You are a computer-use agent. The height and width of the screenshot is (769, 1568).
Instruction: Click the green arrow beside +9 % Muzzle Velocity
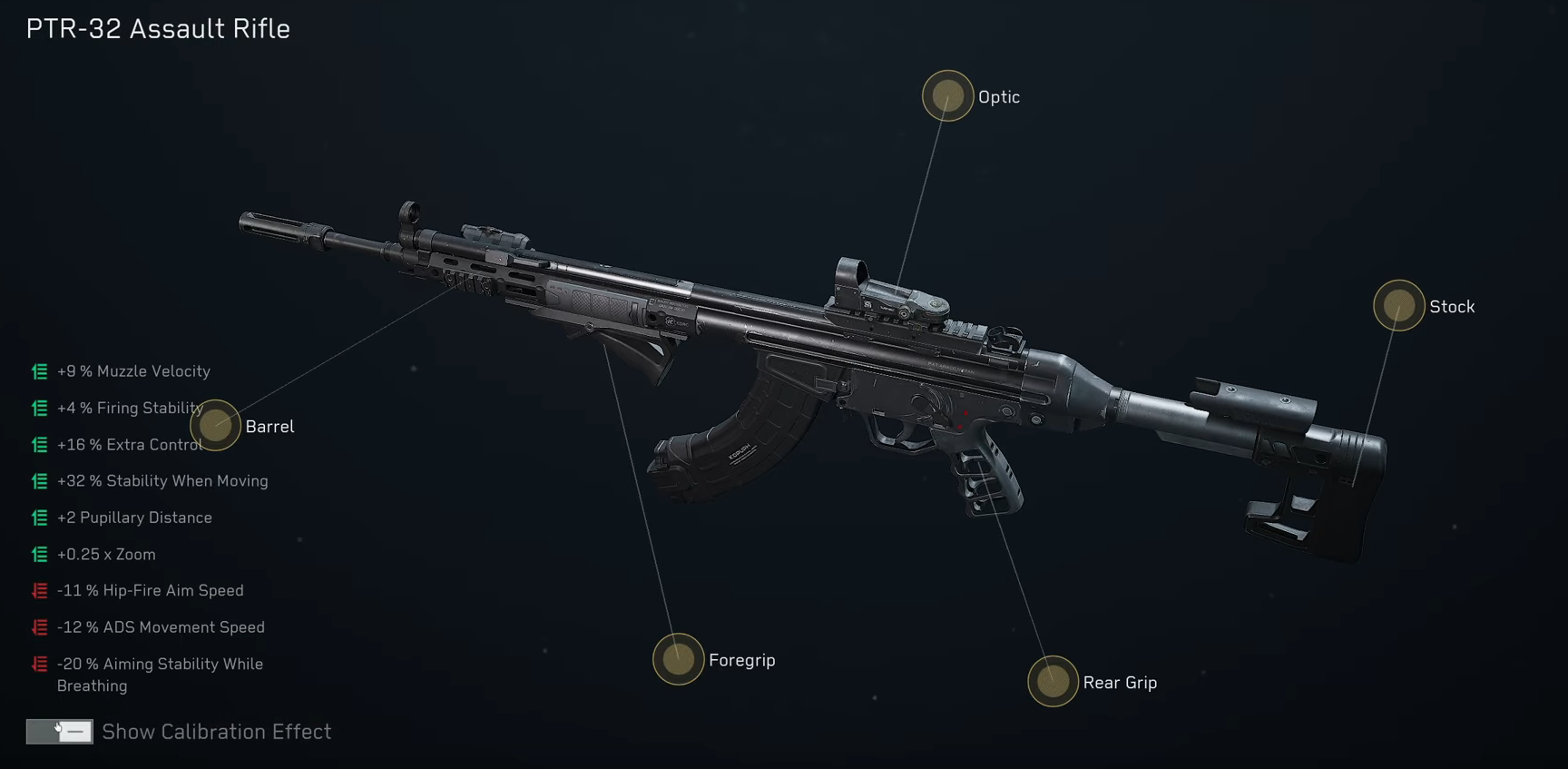(x=38, y=371)
